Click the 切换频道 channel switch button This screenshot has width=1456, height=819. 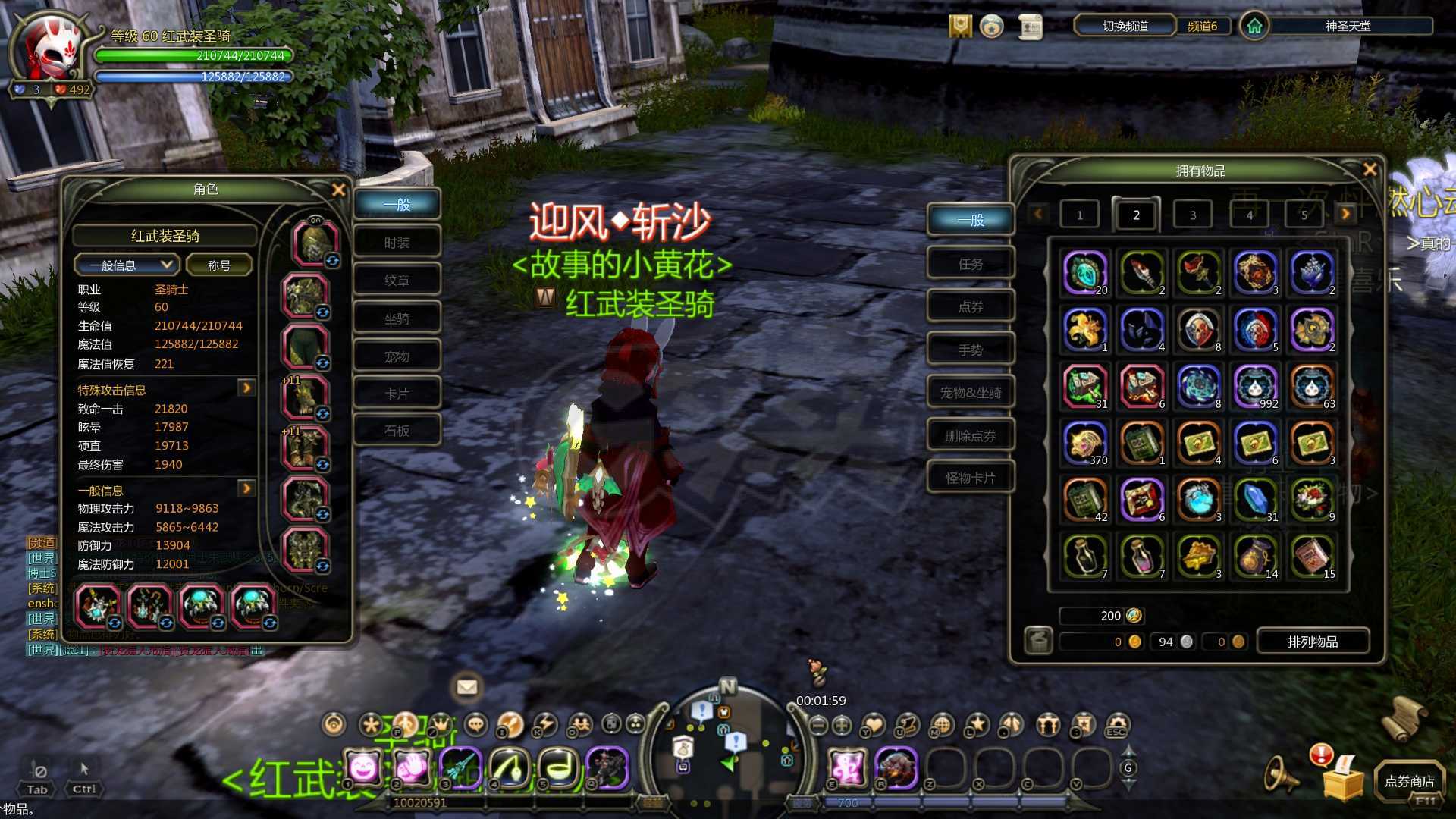(1125, 26)
